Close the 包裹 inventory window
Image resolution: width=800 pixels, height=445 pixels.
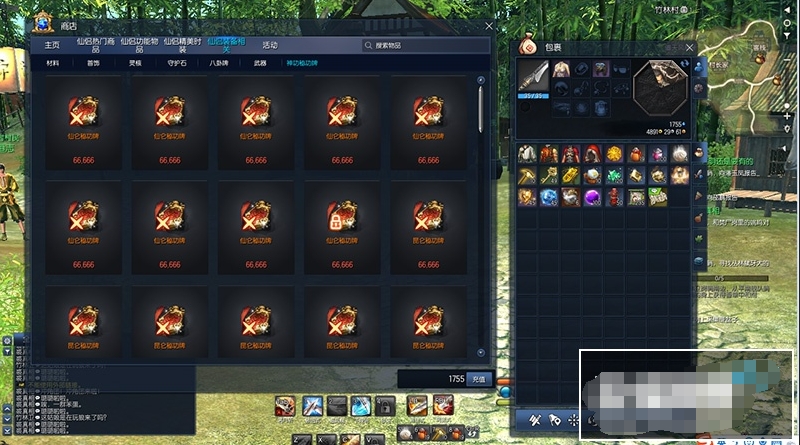[x=690, y=46]
